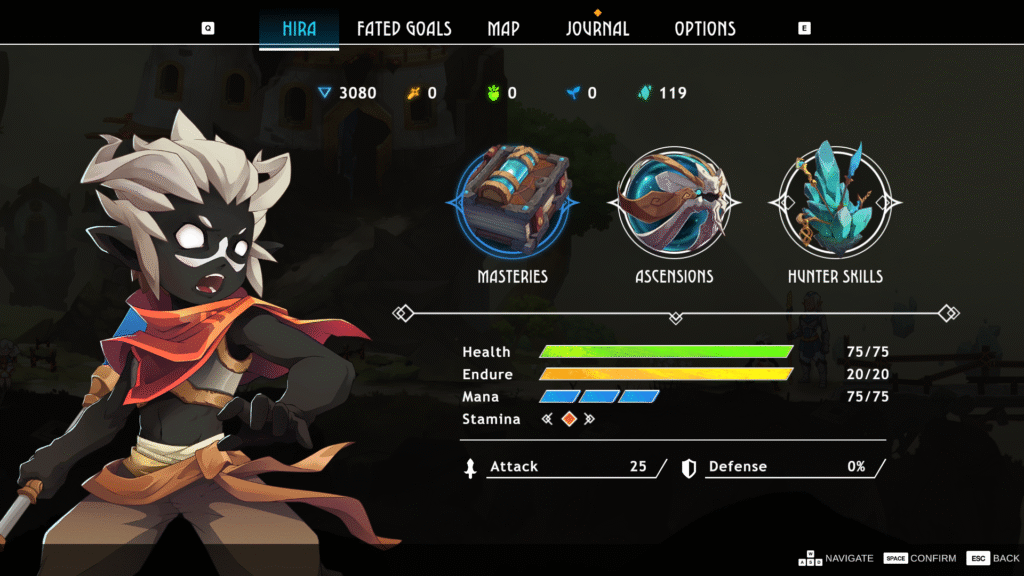Open the Fated Goals tab
Image resolution: width=1024 pixels, height=576 pixels.
404,29
